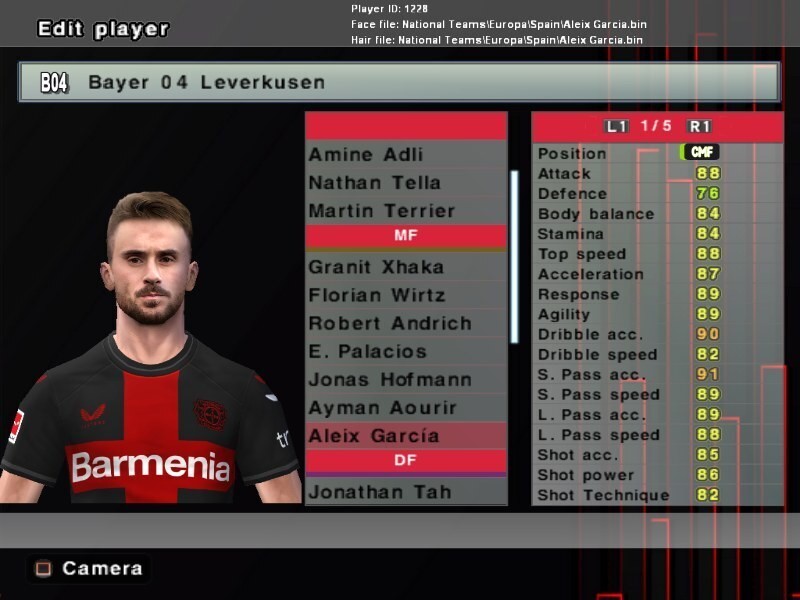Image resolution: width=800 pixels, height=600 pixels.
Task: Select Jonas Hofmann in the roster
Action: 389,379
